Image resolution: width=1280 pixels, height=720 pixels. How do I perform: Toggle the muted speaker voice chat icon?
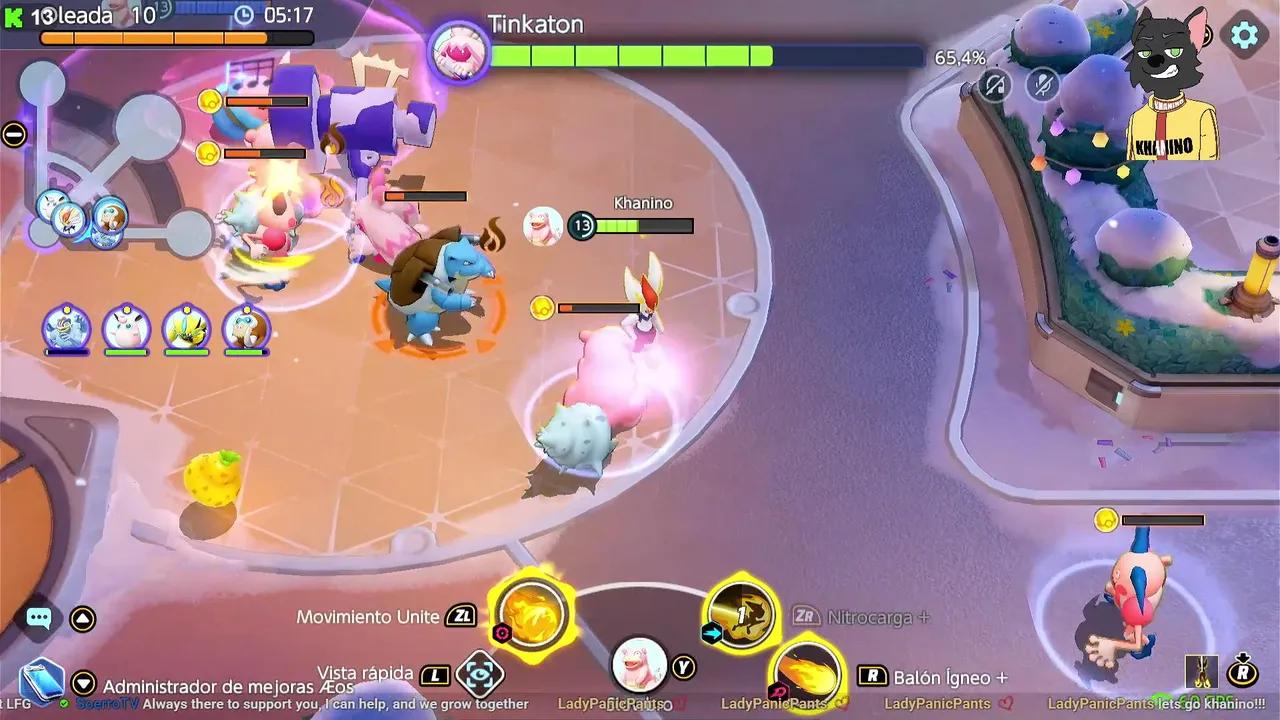pos(994,85)
